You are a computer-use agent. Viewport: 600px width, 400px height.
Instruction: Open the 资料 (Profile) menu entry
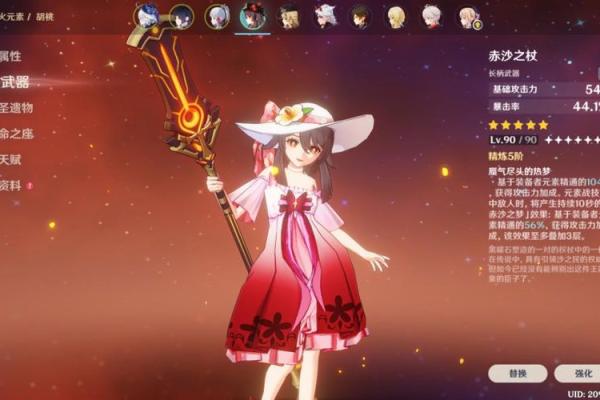[12, 186]
